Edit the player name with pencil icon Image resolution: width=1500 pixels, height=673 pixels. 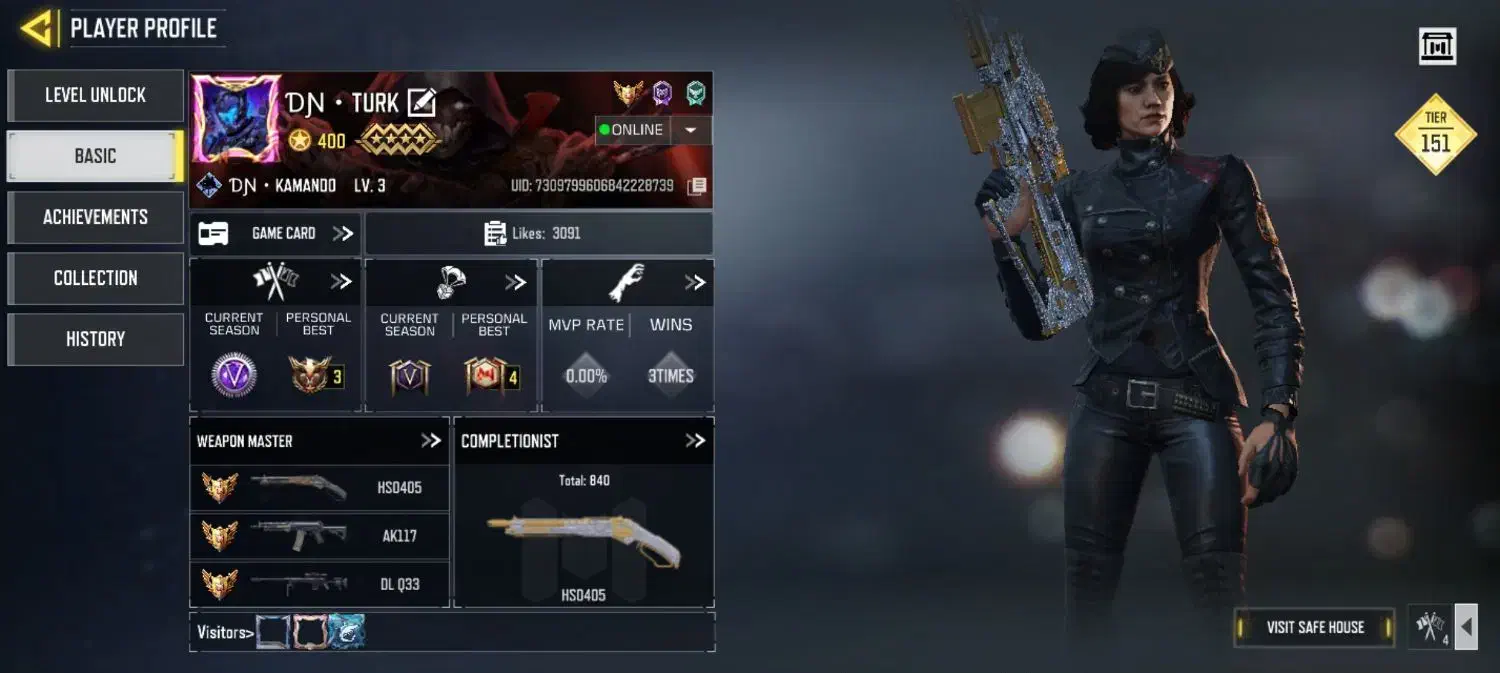pyautogui.click(x=421, y=102)
